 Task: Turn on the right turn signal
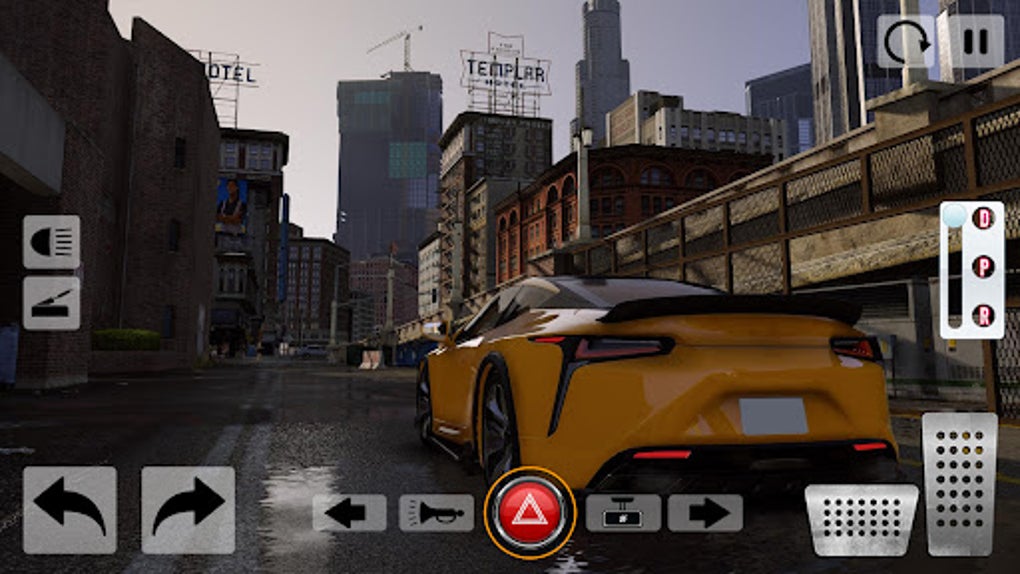[x=705, y=513]
